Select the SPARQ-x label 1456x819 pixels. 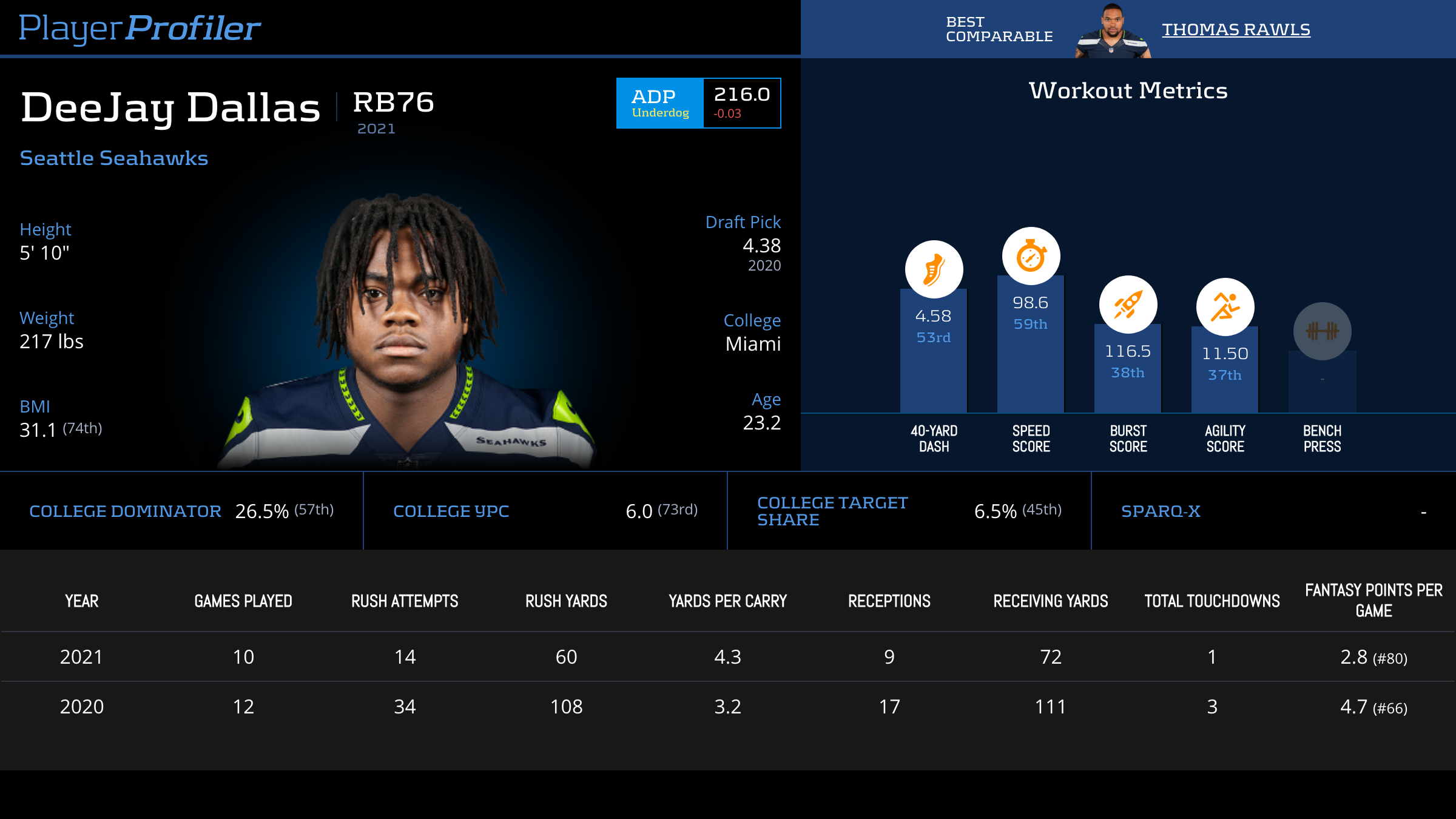click(x=1161, y=511)
